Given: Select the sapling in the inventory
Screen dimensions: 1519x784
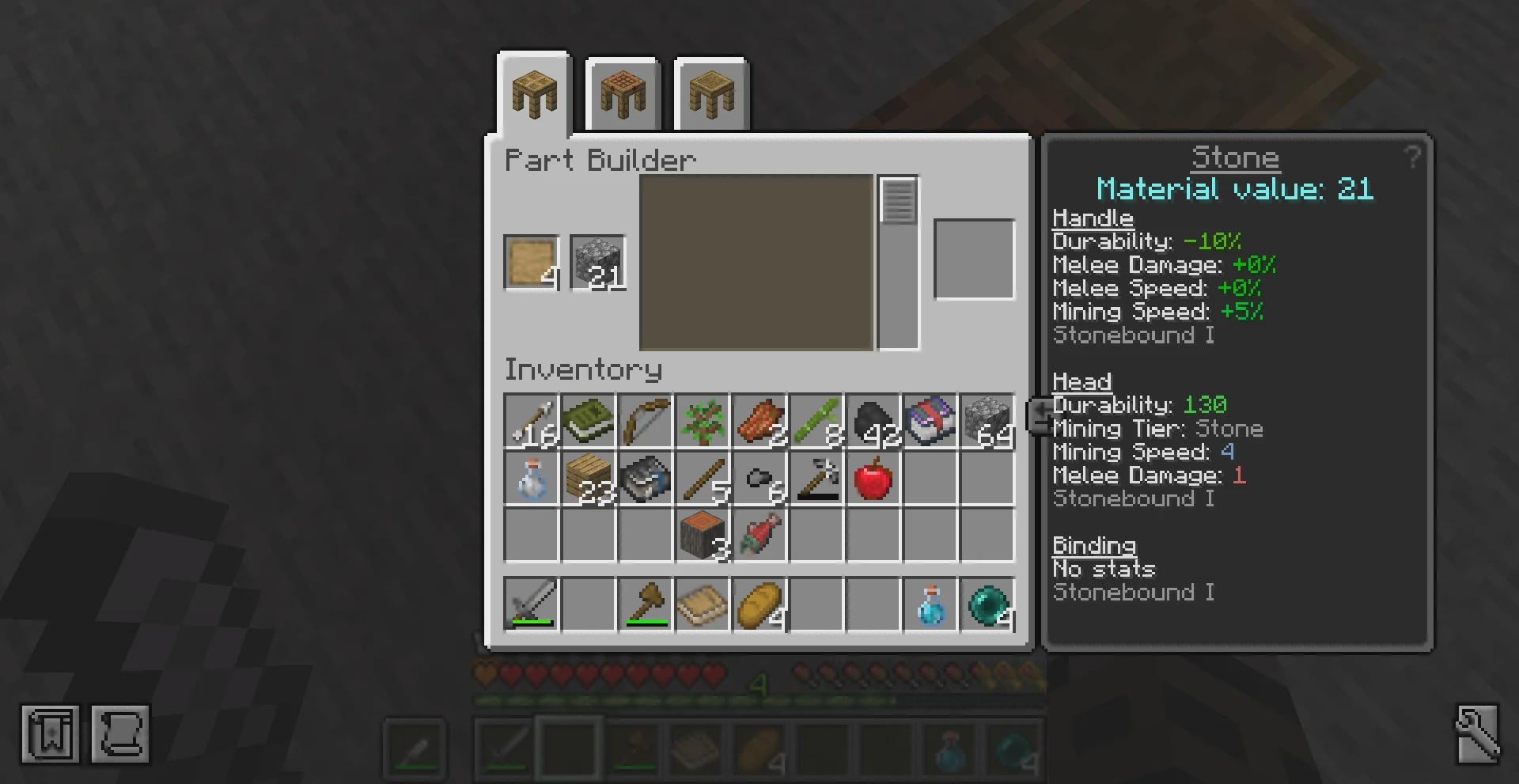Looking at the screenshot, I should 703,422.
